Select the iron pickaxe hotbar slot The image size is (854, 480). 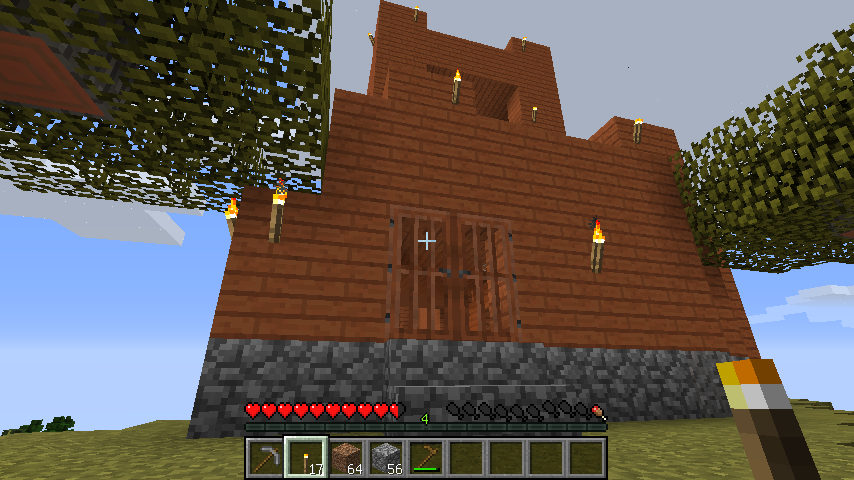pyautogui.click(x=264, y=458)
